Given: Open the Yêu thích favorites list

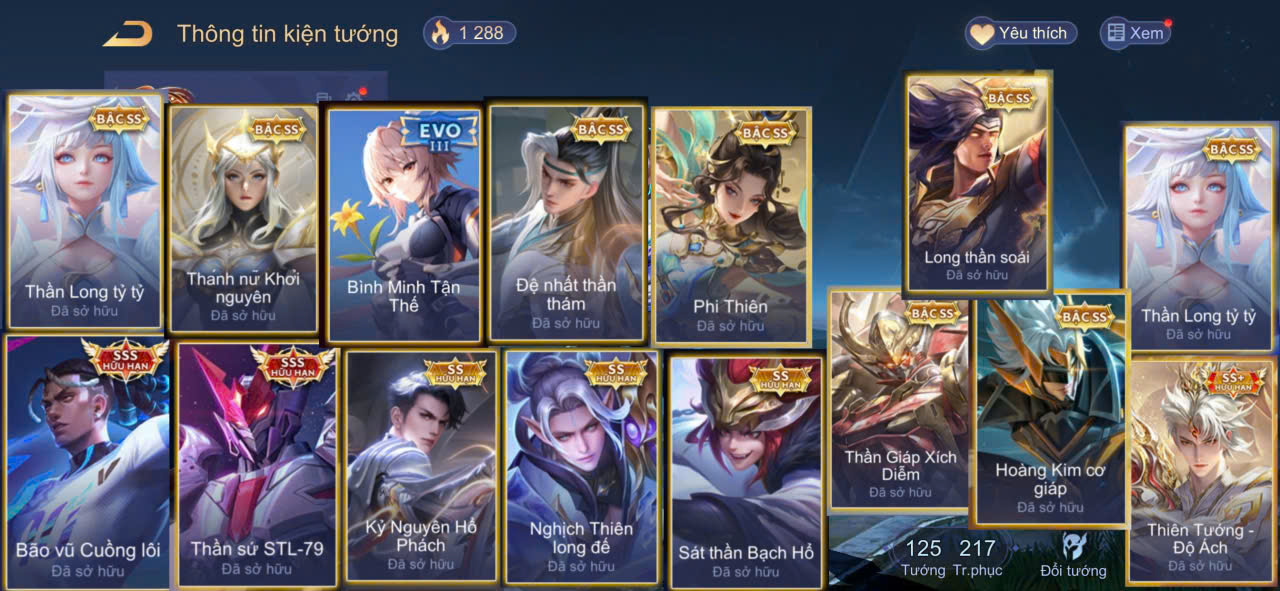Looking at the screenshot, I should [1021, 34].
